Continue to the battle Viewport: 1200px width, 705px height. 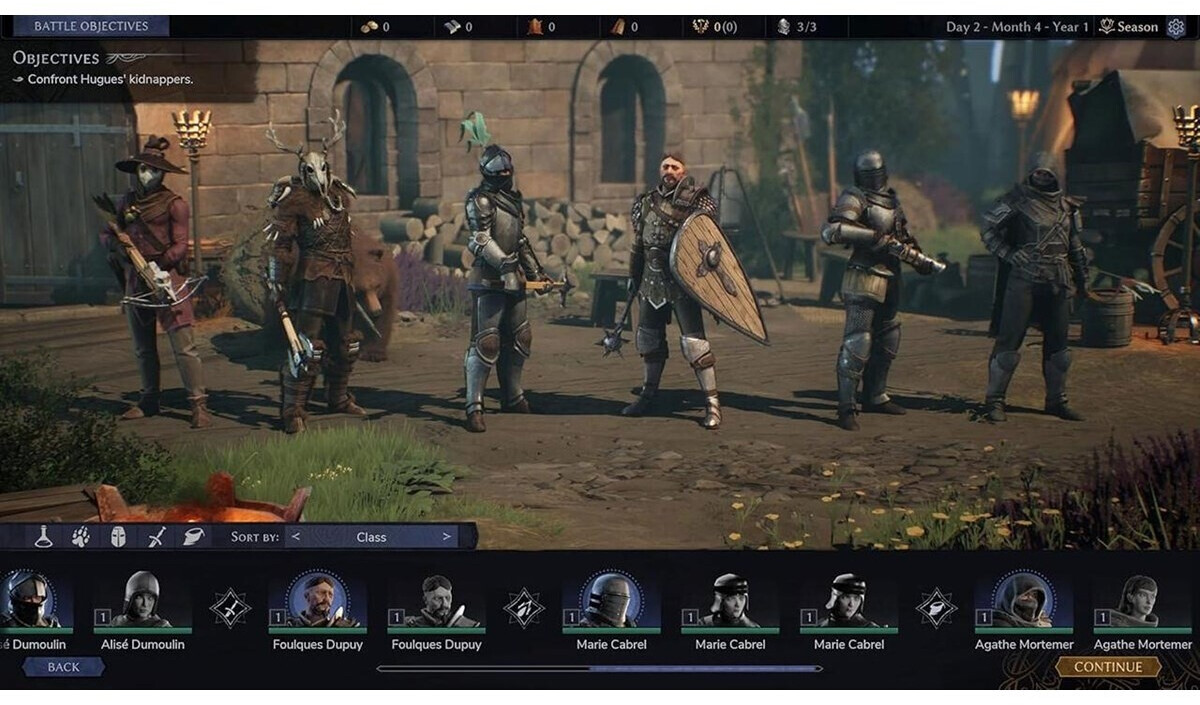pos(1108,667)
